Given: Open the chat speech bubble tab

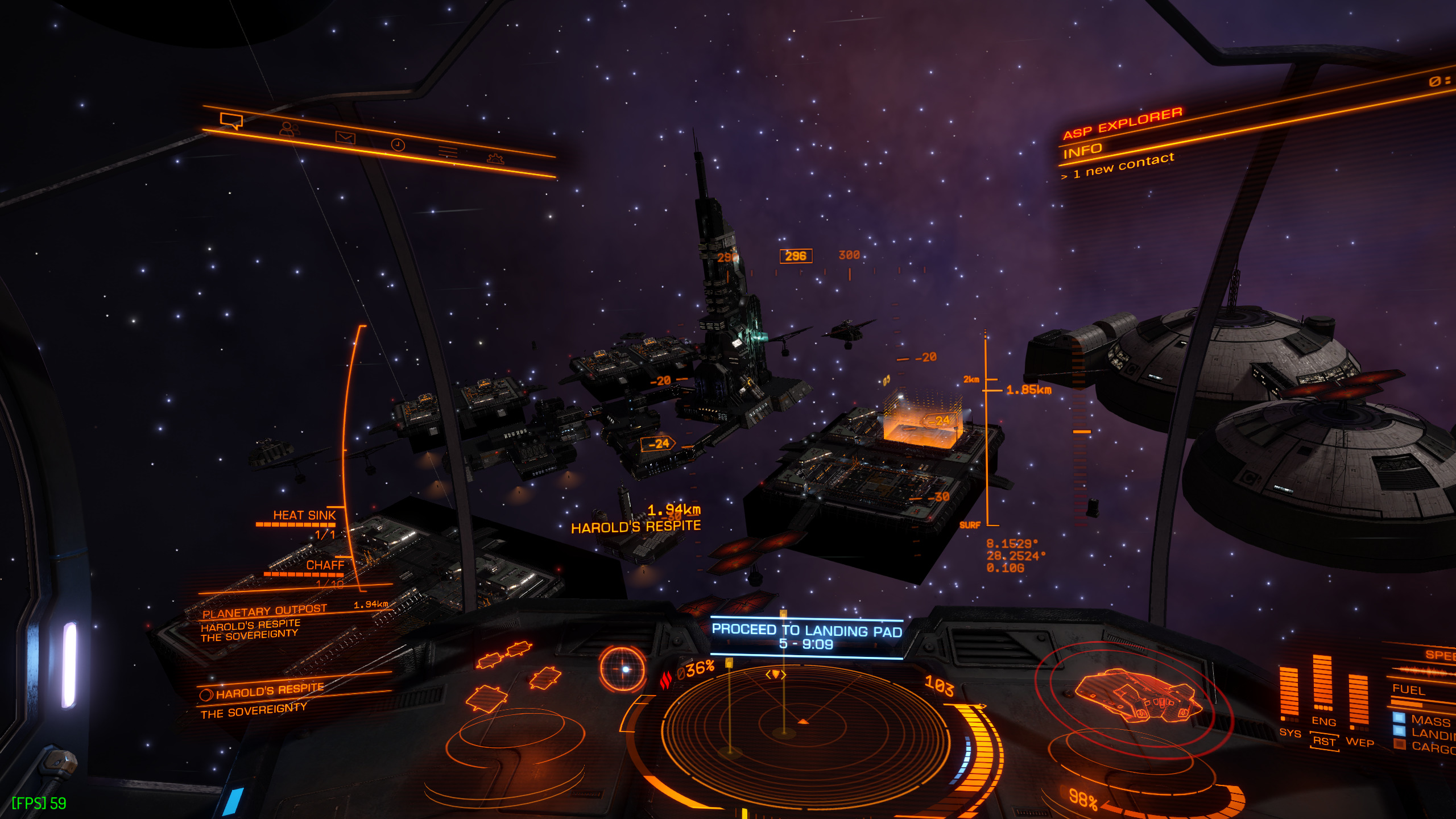Looking at the screenshot, I should coord(231,121).
